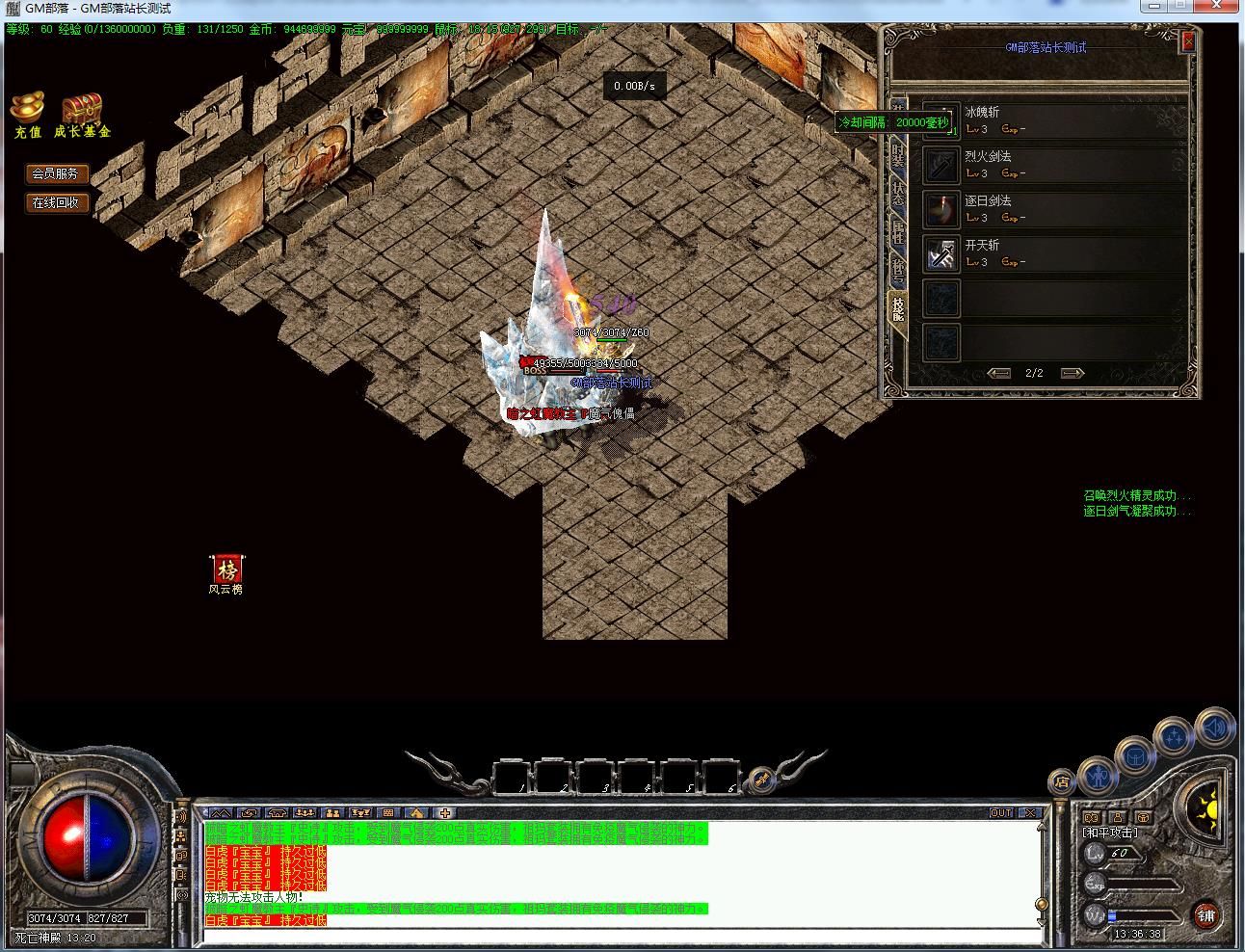Click the 在线回收 button
Viewport: 1245px width, 952px height.
pyautogui.click(x=56, y=202)
